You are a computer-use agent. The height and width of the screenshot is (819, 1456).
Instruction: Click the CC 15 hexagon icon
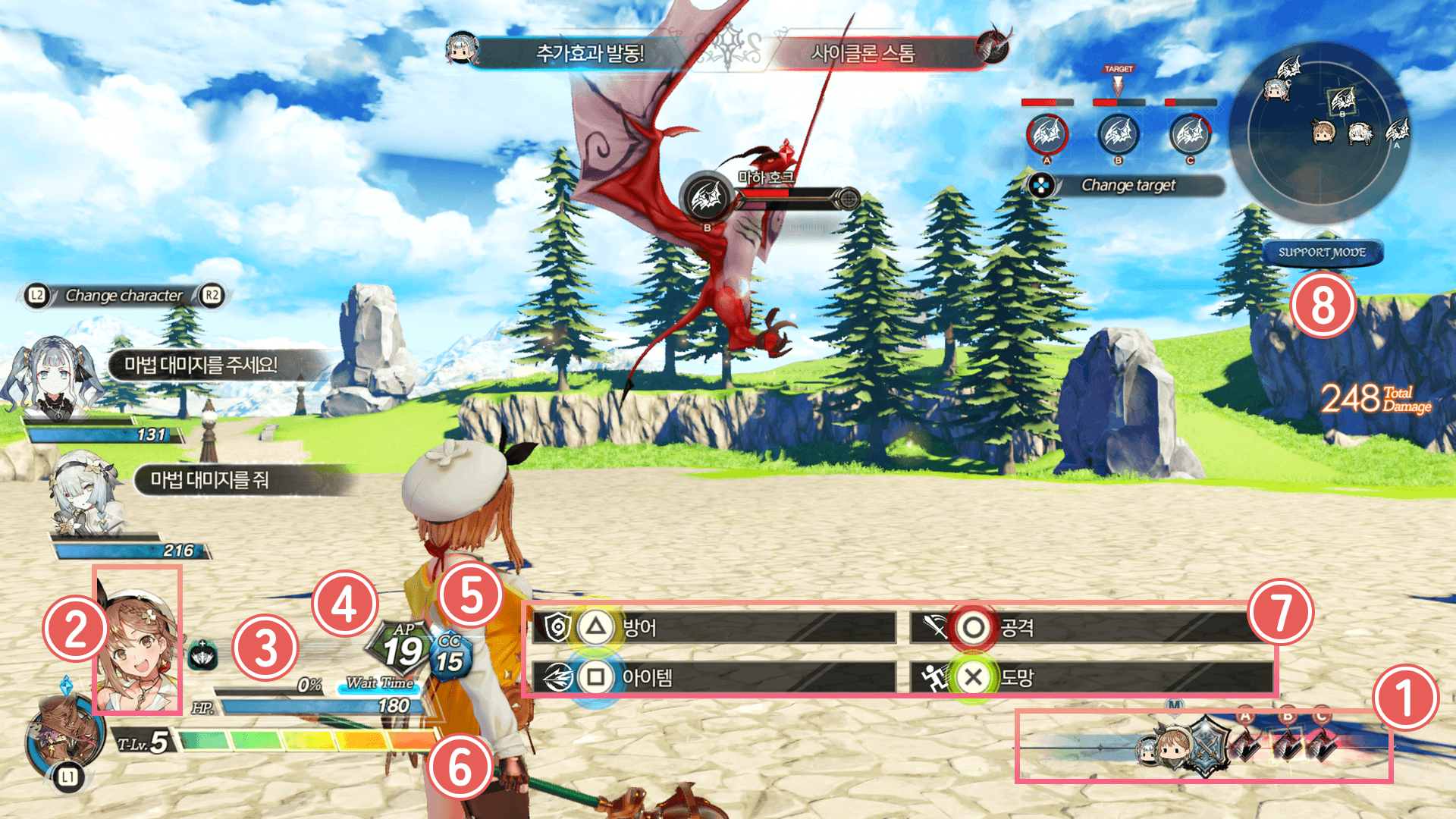pos(450,655)
